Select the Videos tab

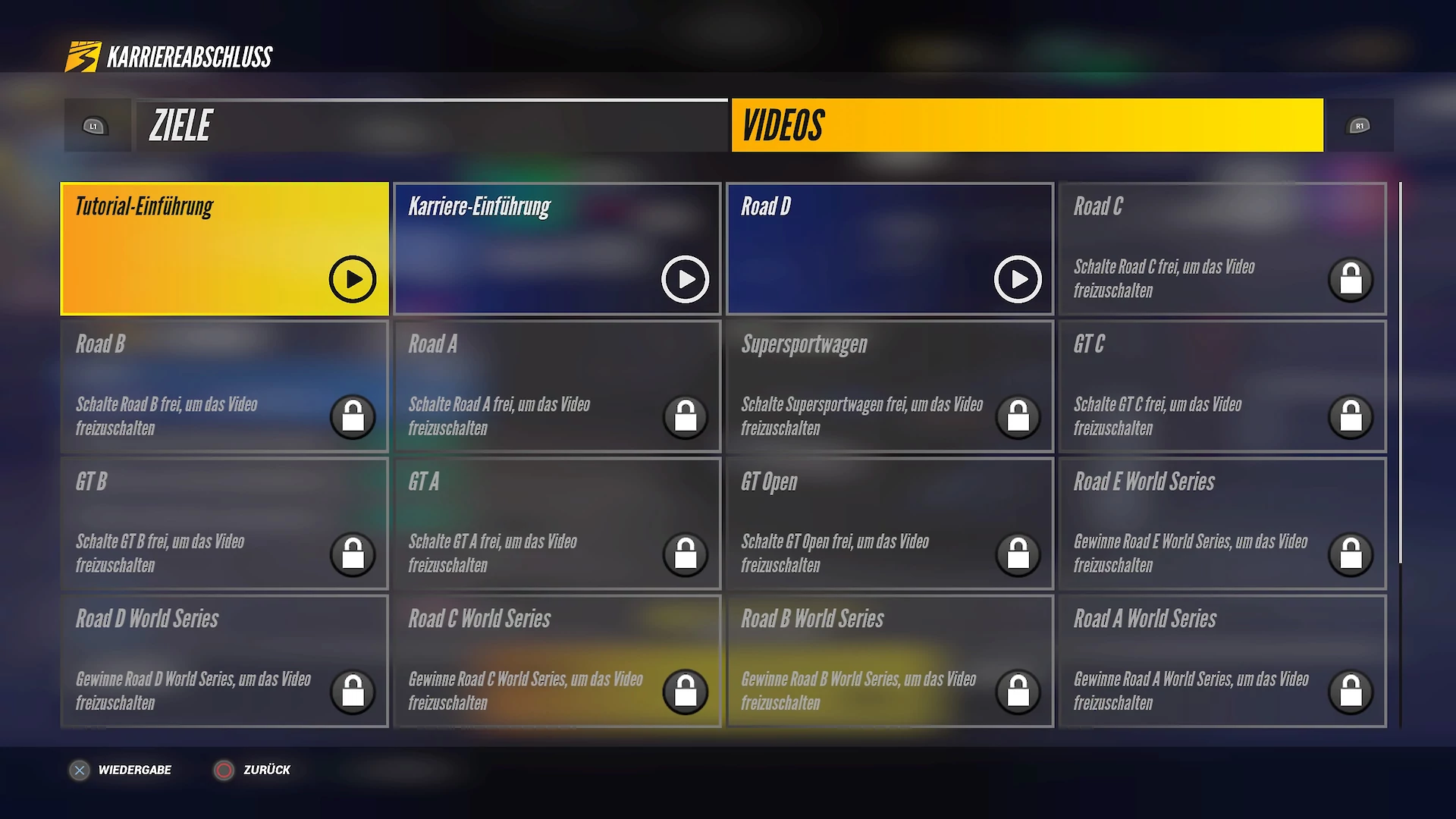[x=1027, y=126]
